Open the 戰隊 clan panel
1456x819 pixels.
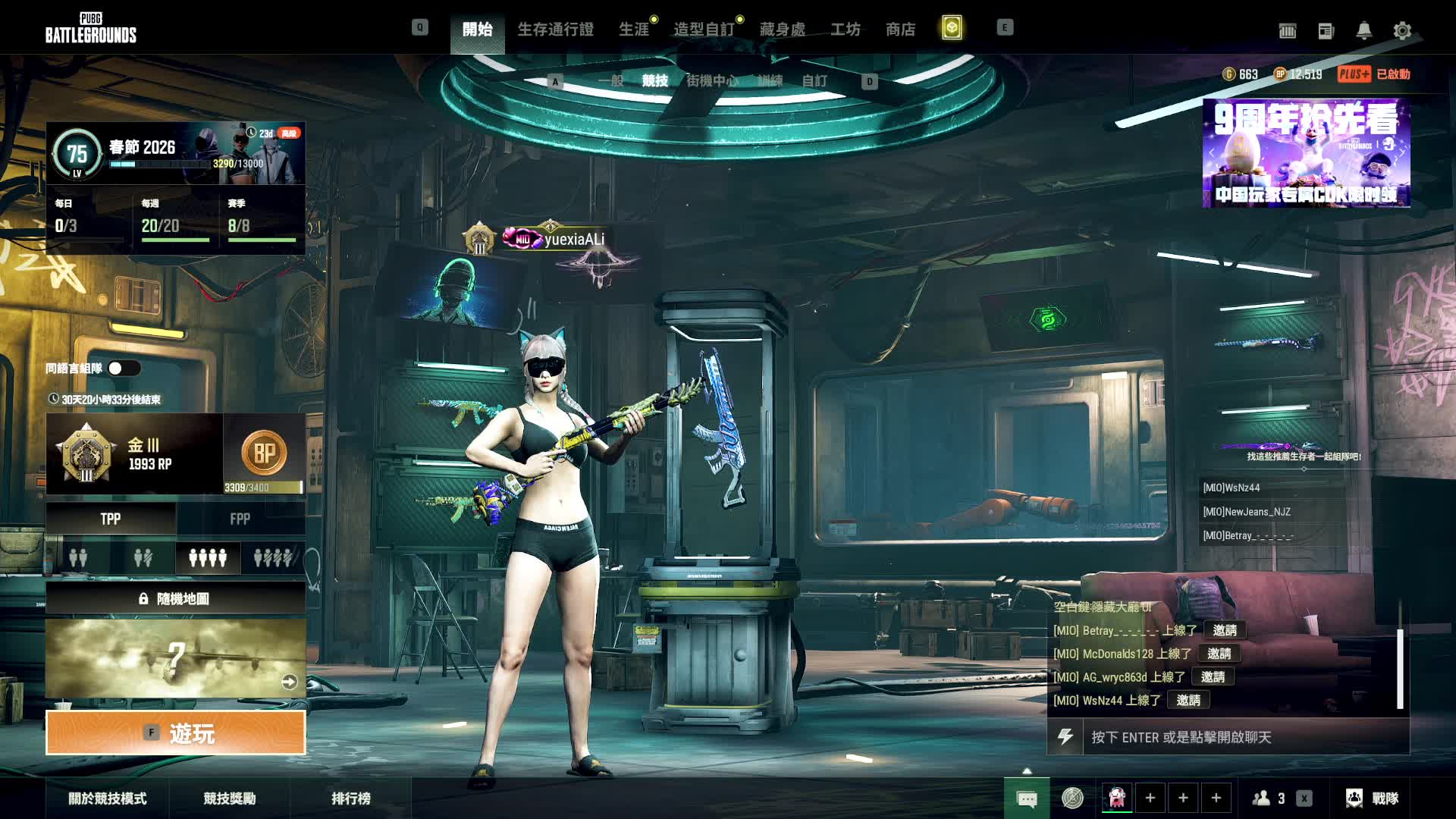[x=1373, y=798]
